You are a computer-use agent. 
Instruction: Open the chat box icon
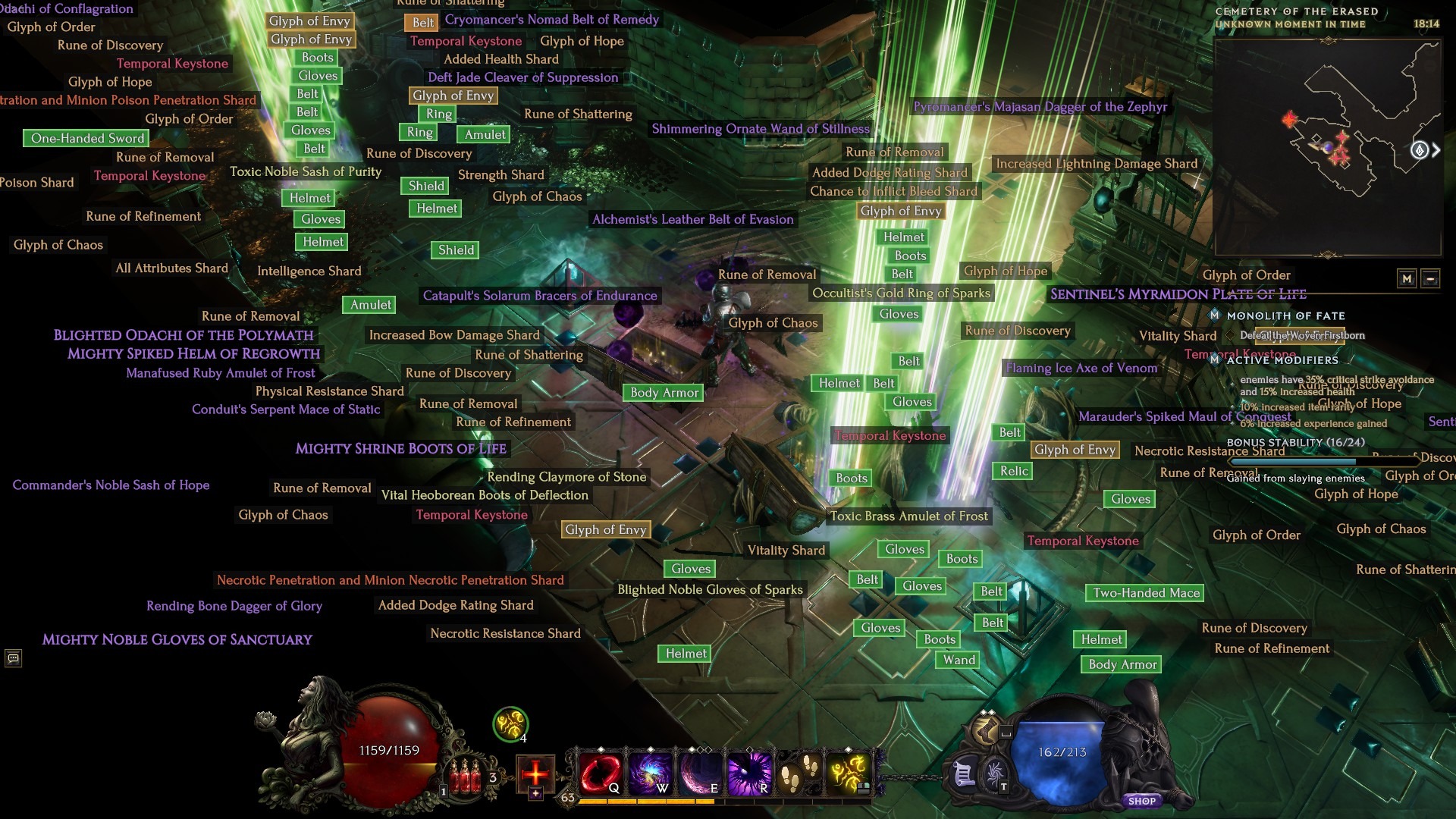(13, 658)
